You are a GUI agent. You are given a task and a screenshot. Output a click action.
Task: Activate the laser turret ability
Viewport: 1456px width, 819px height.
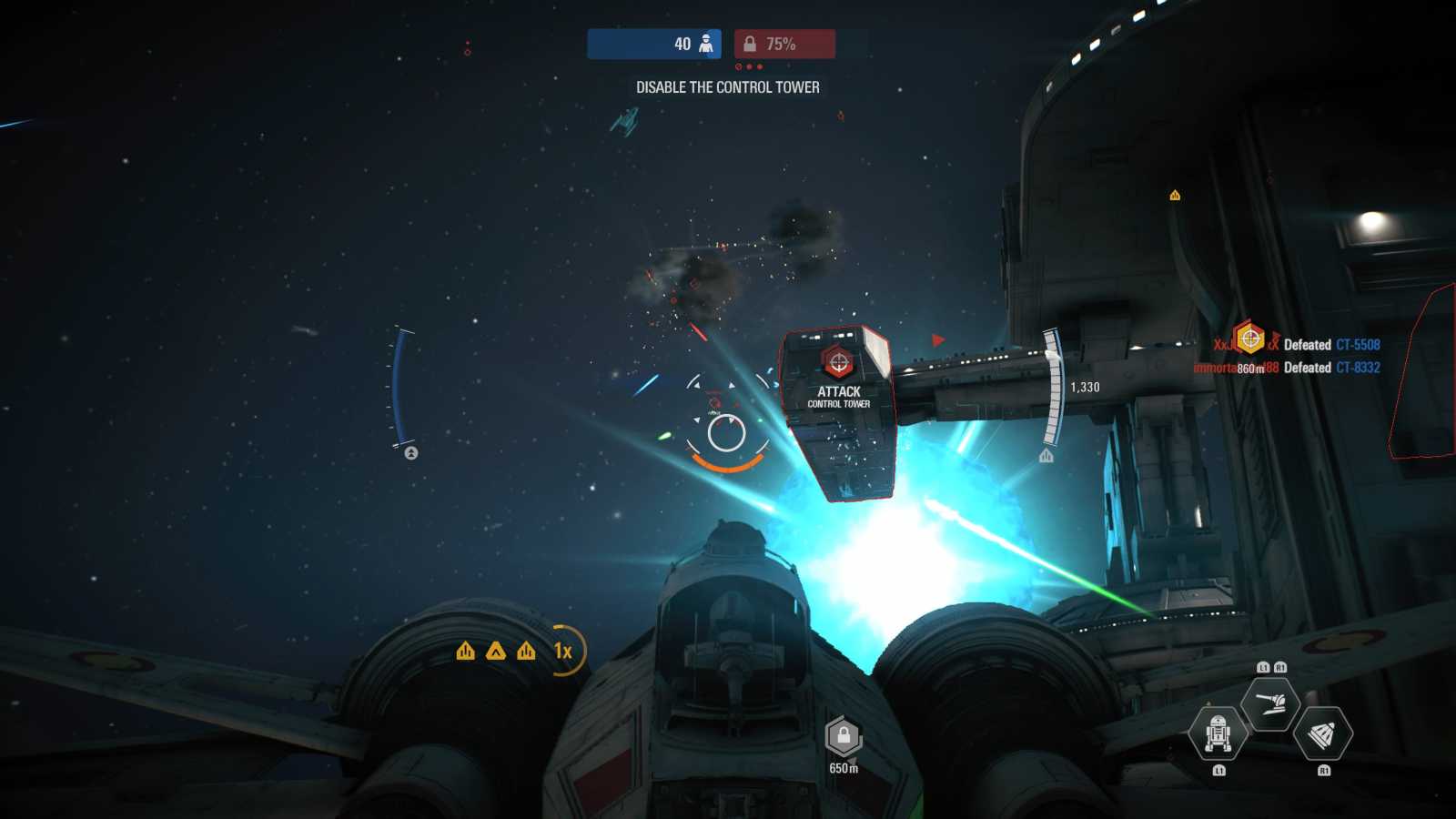(x=1270, y=703)
